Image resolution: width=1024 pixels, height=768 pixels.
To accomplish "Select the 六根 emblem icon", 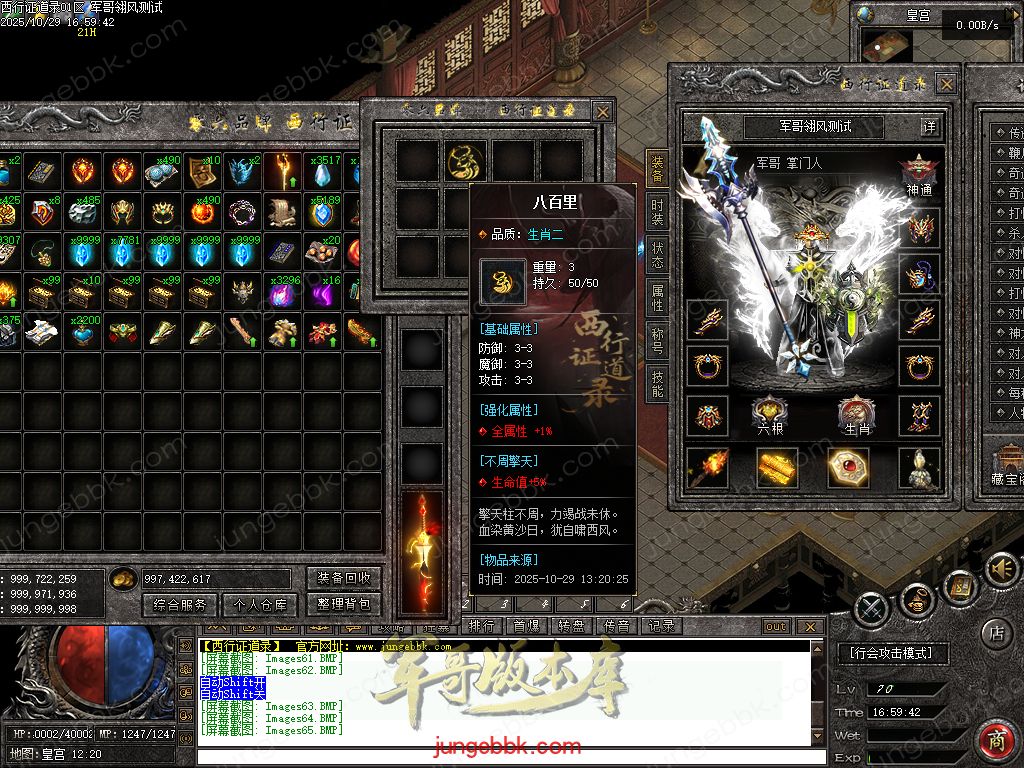I will coord(770,411).
